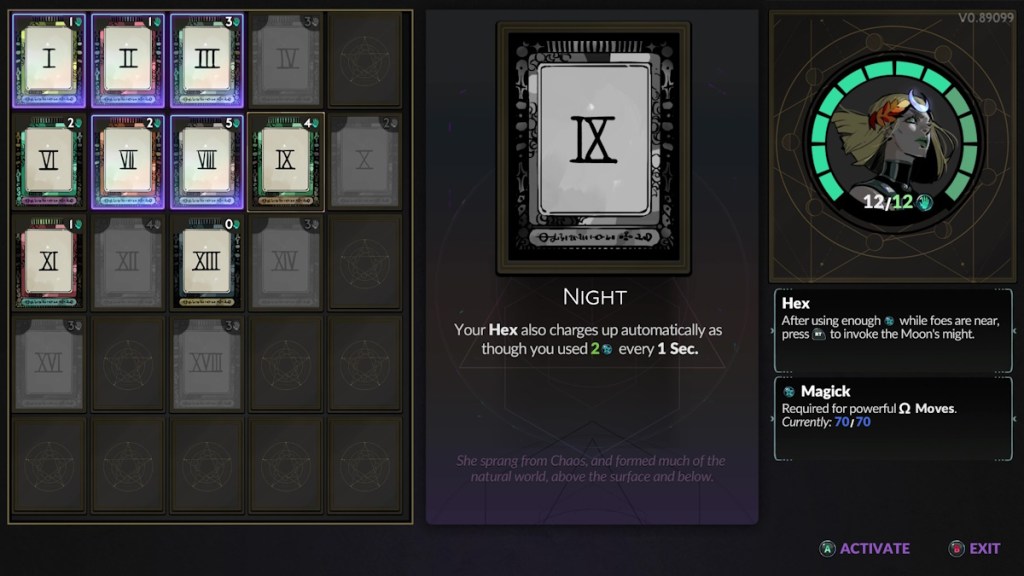Pick the greyed-out card IV

click(x=287, y=60)
